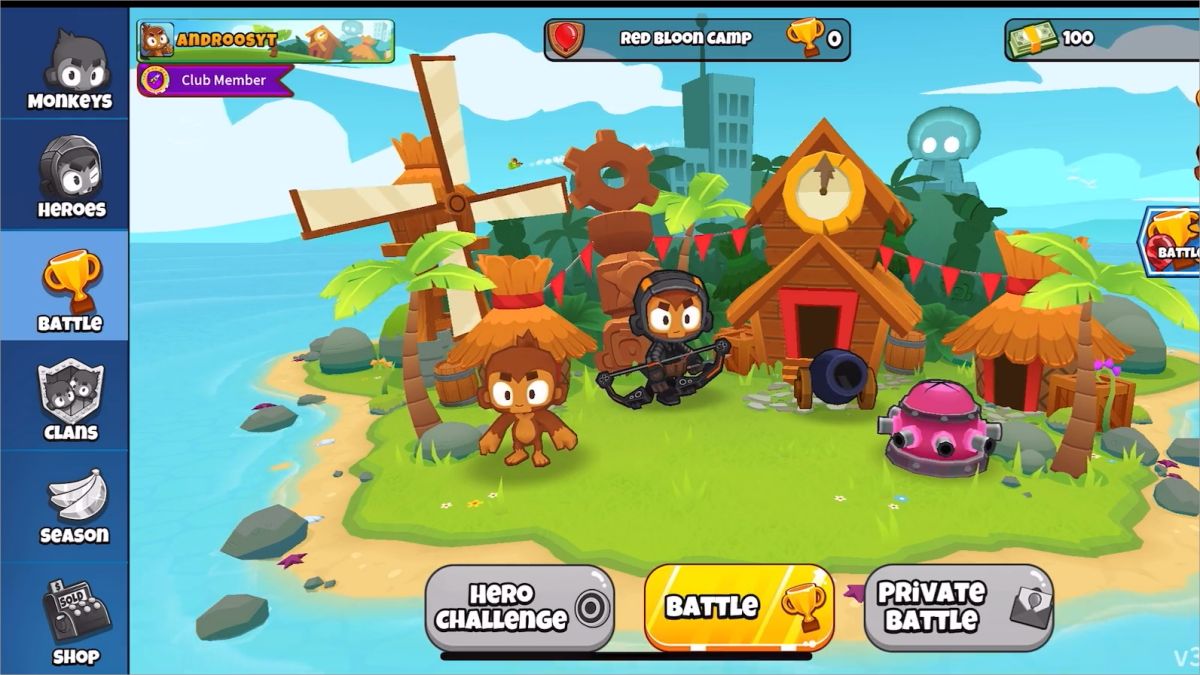Image resolution: width=1200 pixels, height=675 pixels.
Task: Tap the Club Member badge
Action: [216, 80]
